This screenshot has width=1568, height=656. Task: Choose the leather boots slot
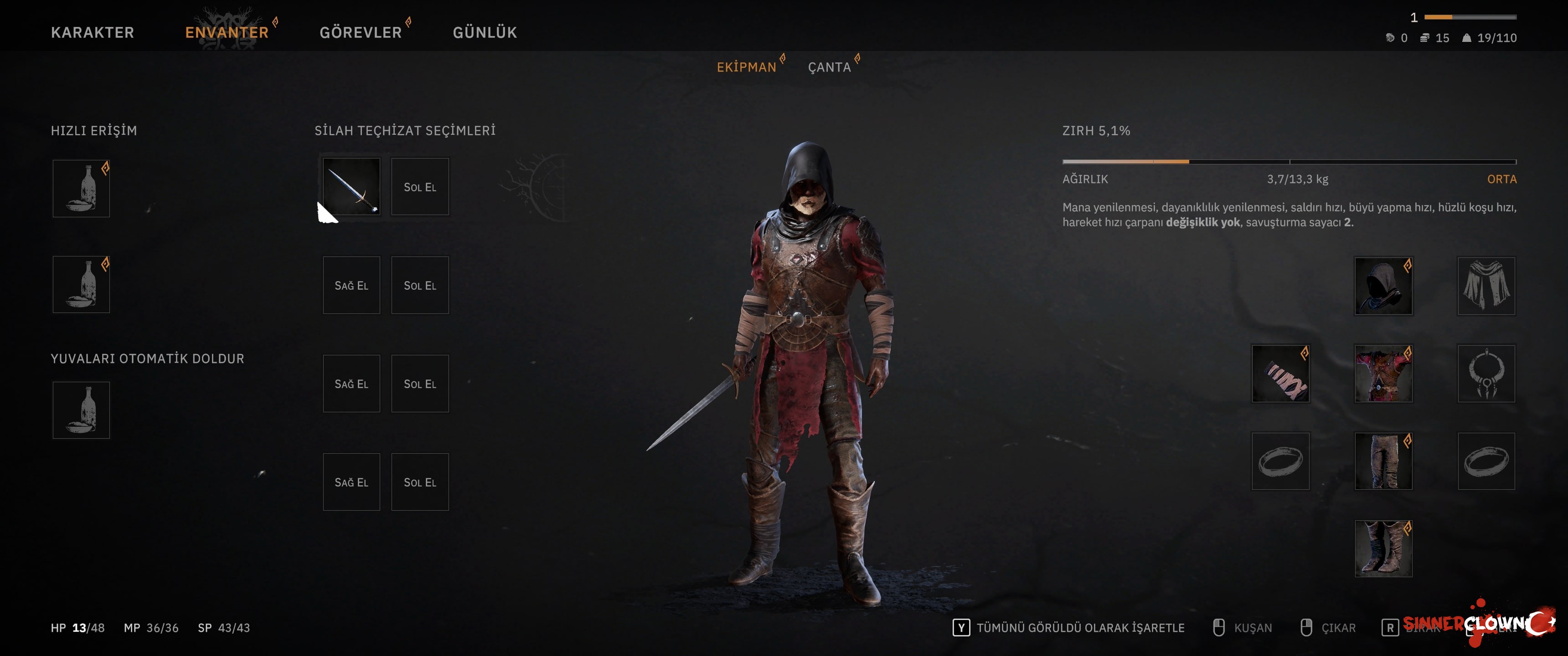point(1383,549)
